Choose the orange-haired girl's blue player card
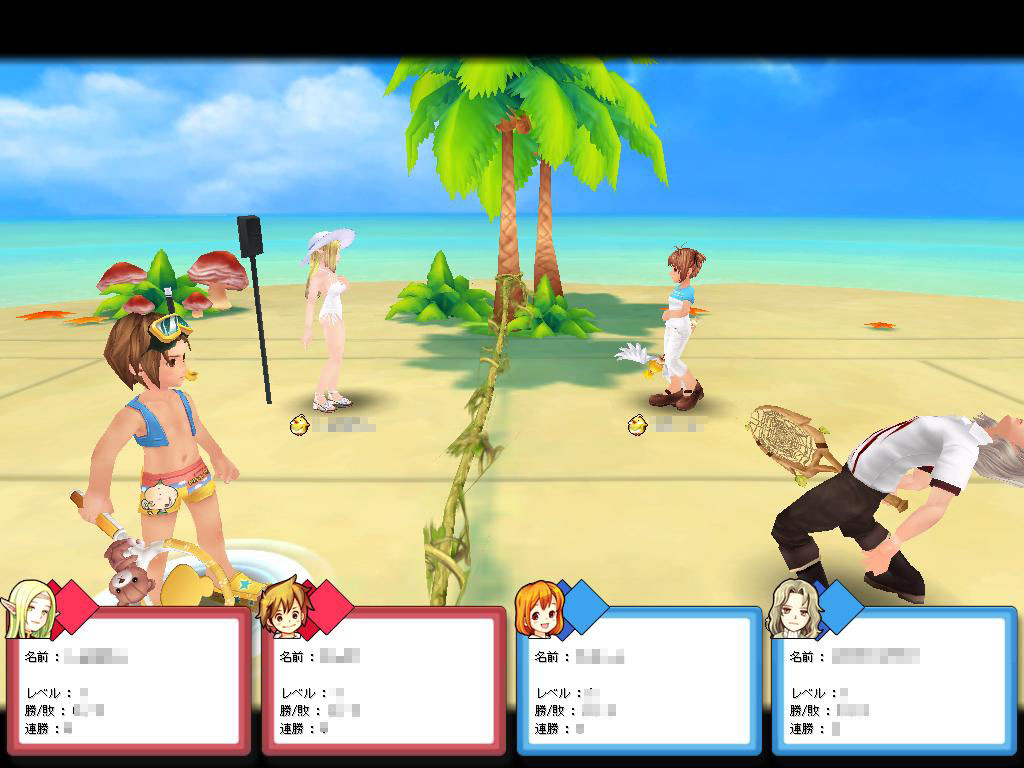The image size is (1024, 768). point(639,680)
